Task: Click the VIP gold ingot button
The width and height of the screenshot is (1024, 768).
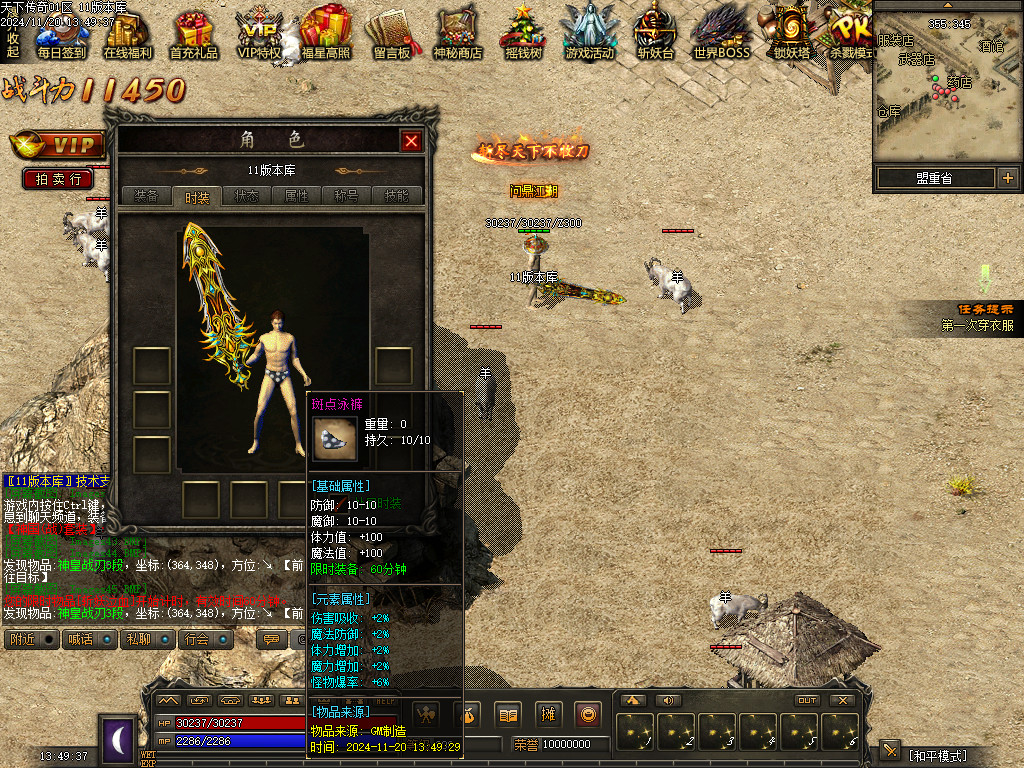Action: (x=58, y=146)
